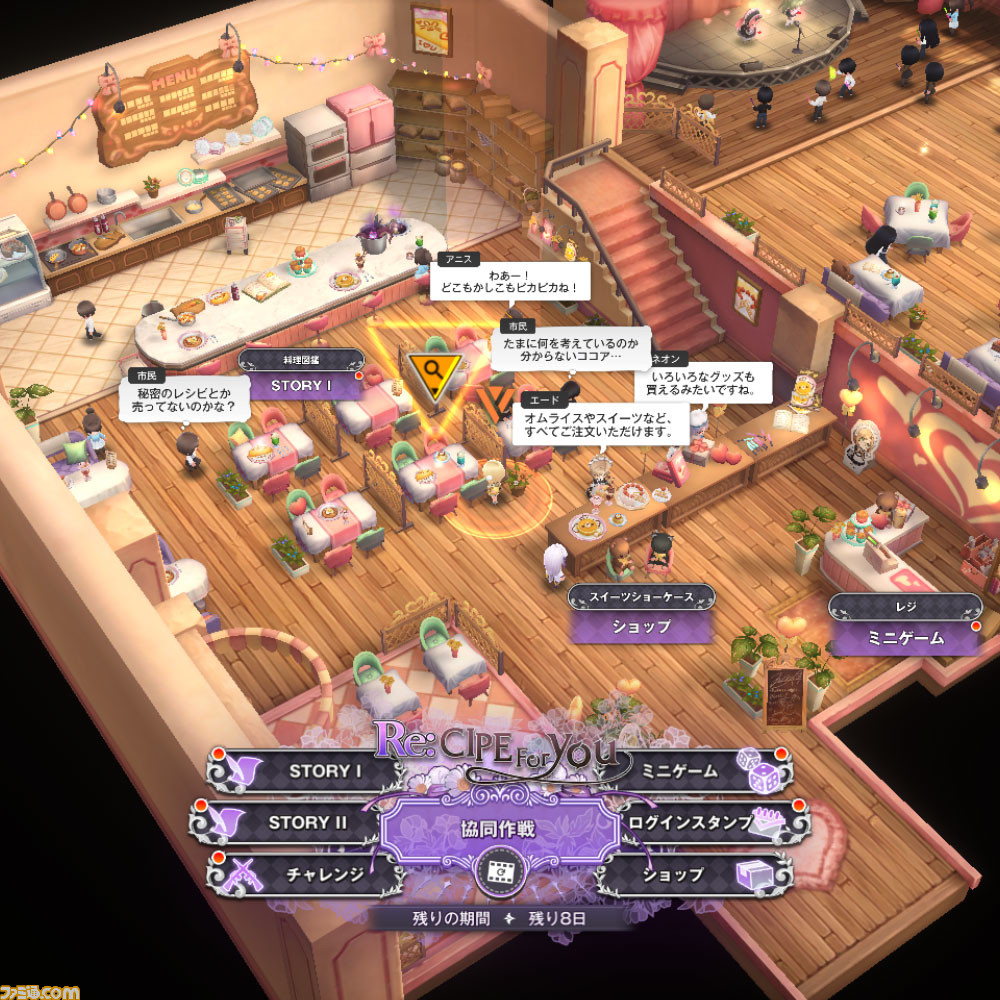Open STORY I in the Re:CIPE For You menu
Image resolution: width=1000 pixels, height=1000 pixels.
click(x=310, y=771)
